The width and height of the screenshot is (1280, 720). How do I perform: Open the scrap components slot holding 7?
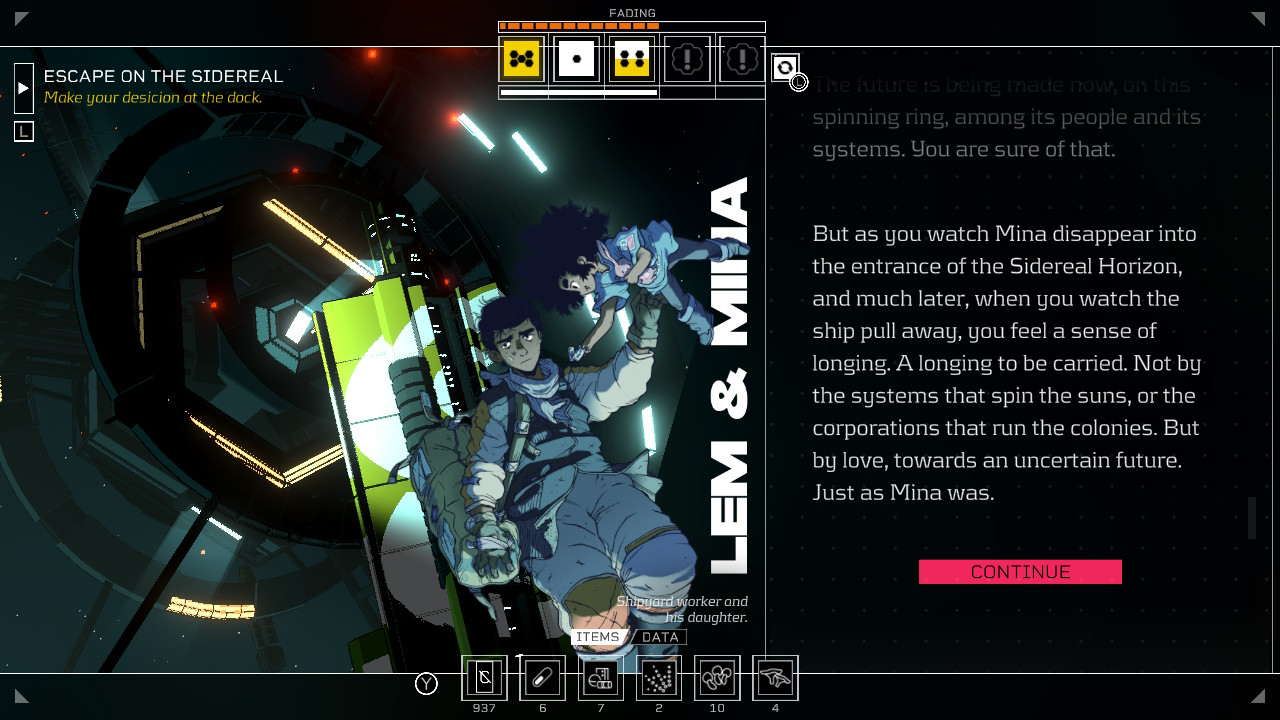[600, 679]
